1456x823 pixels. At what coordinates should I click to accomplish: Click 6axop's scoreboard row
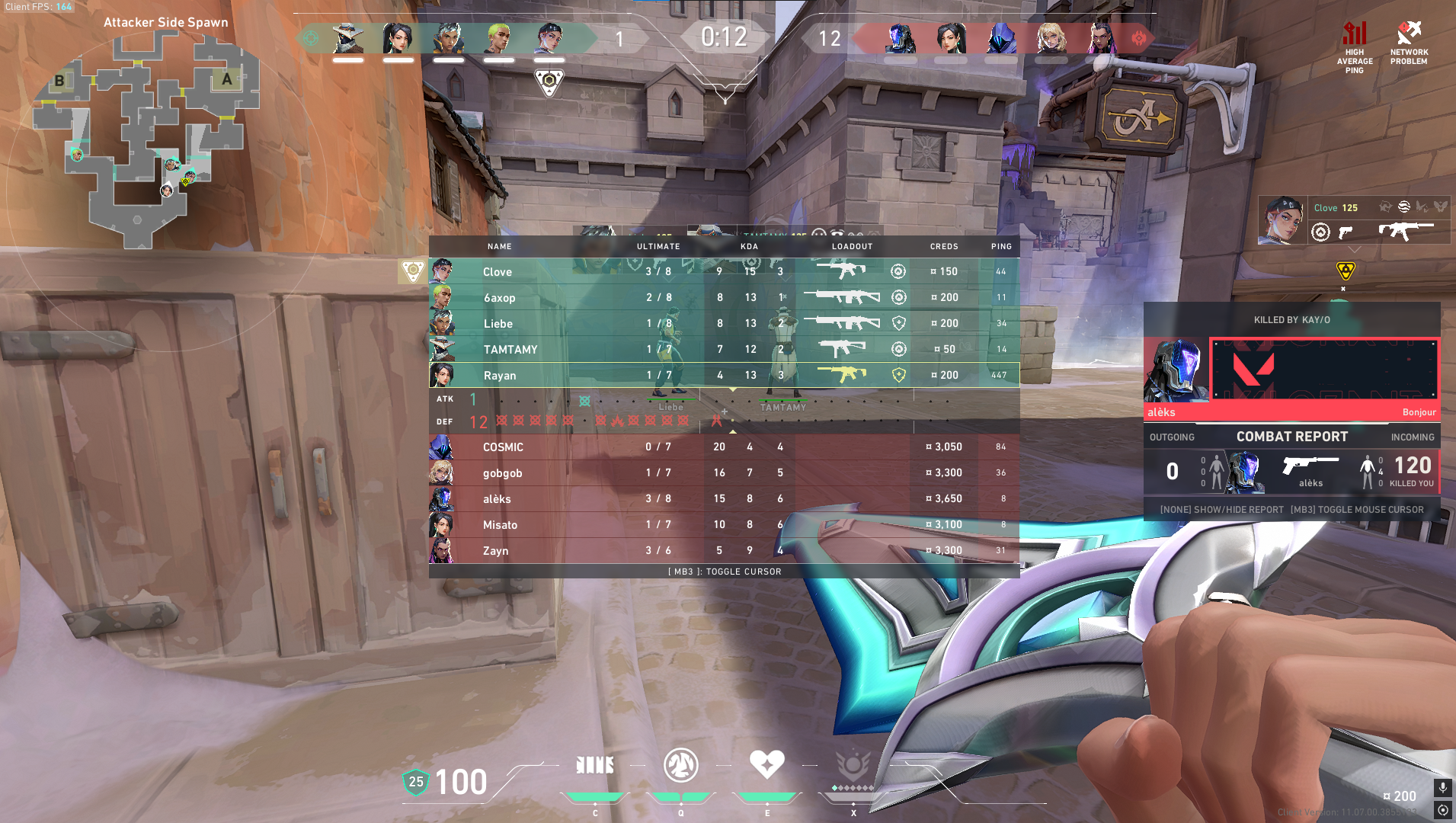click(724, 297)
